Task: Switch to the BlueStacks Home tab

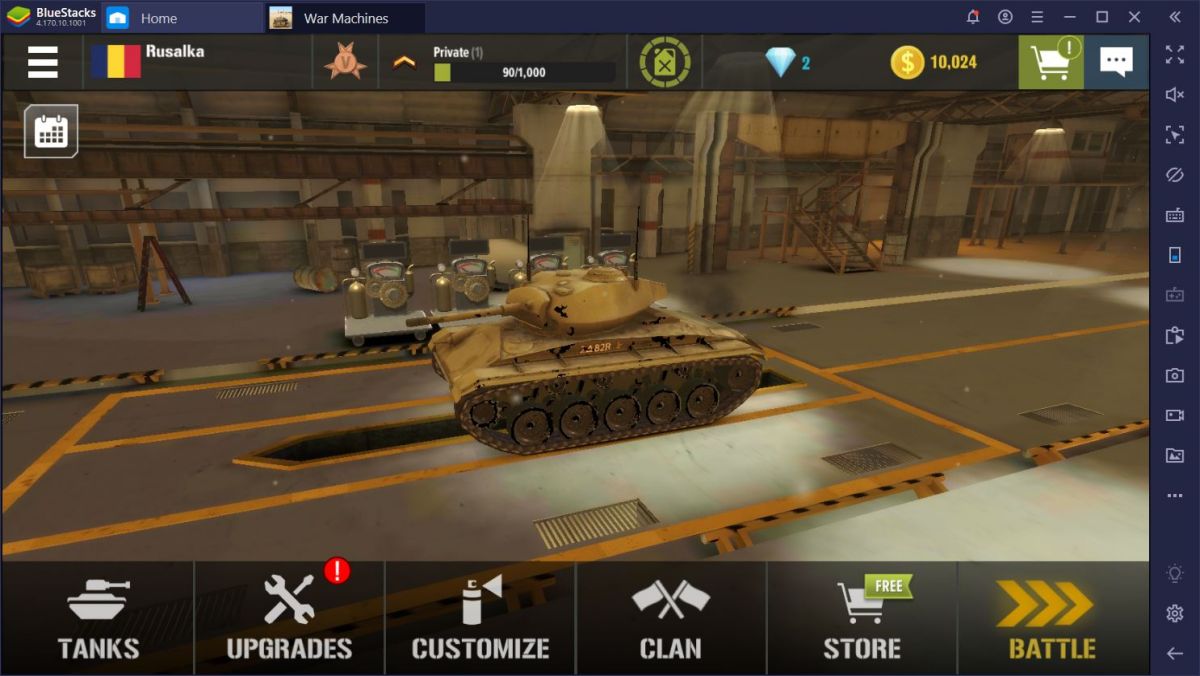Action: 146,18
